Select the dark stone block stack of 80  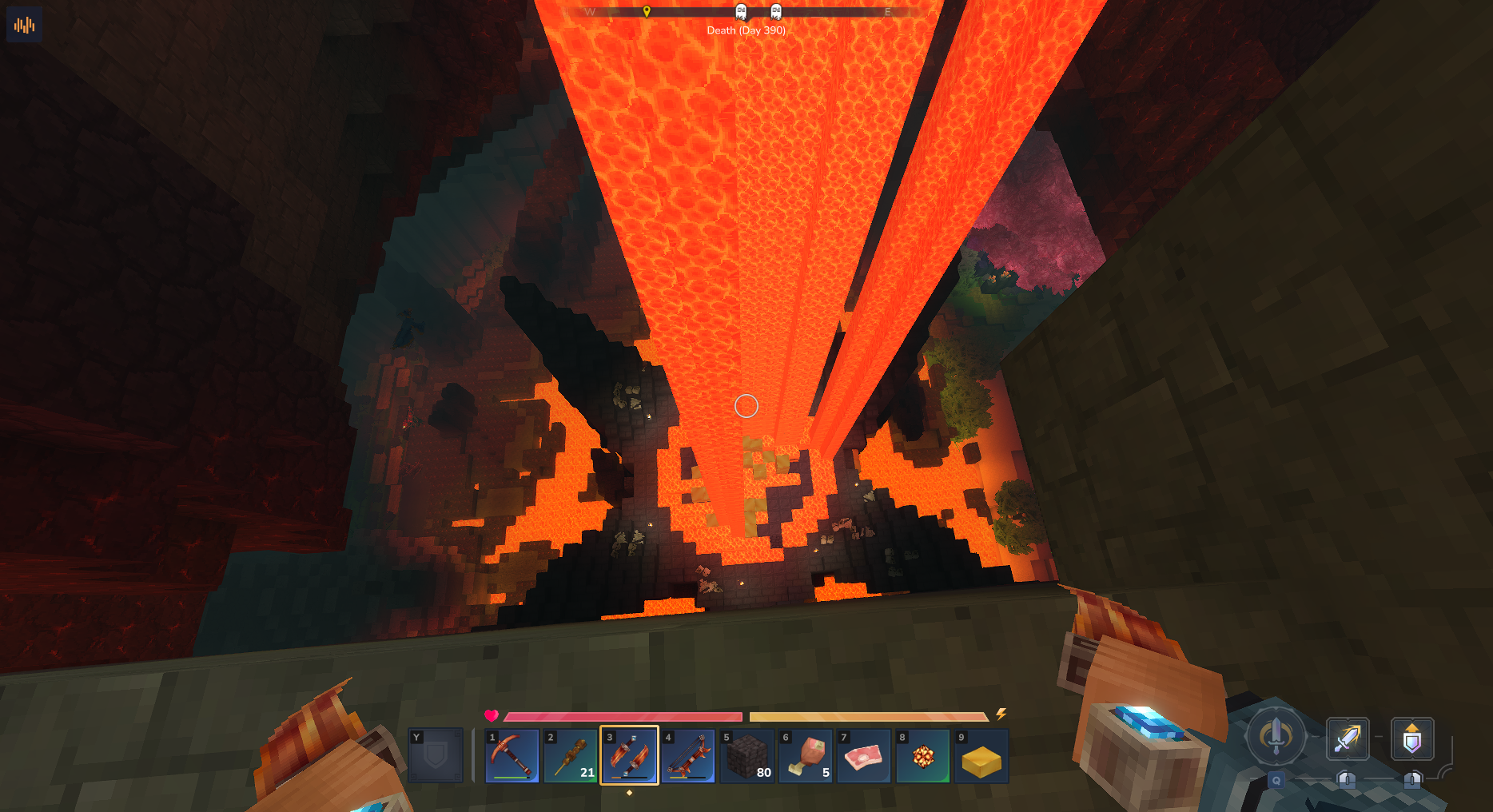click(x=746, y=755)
